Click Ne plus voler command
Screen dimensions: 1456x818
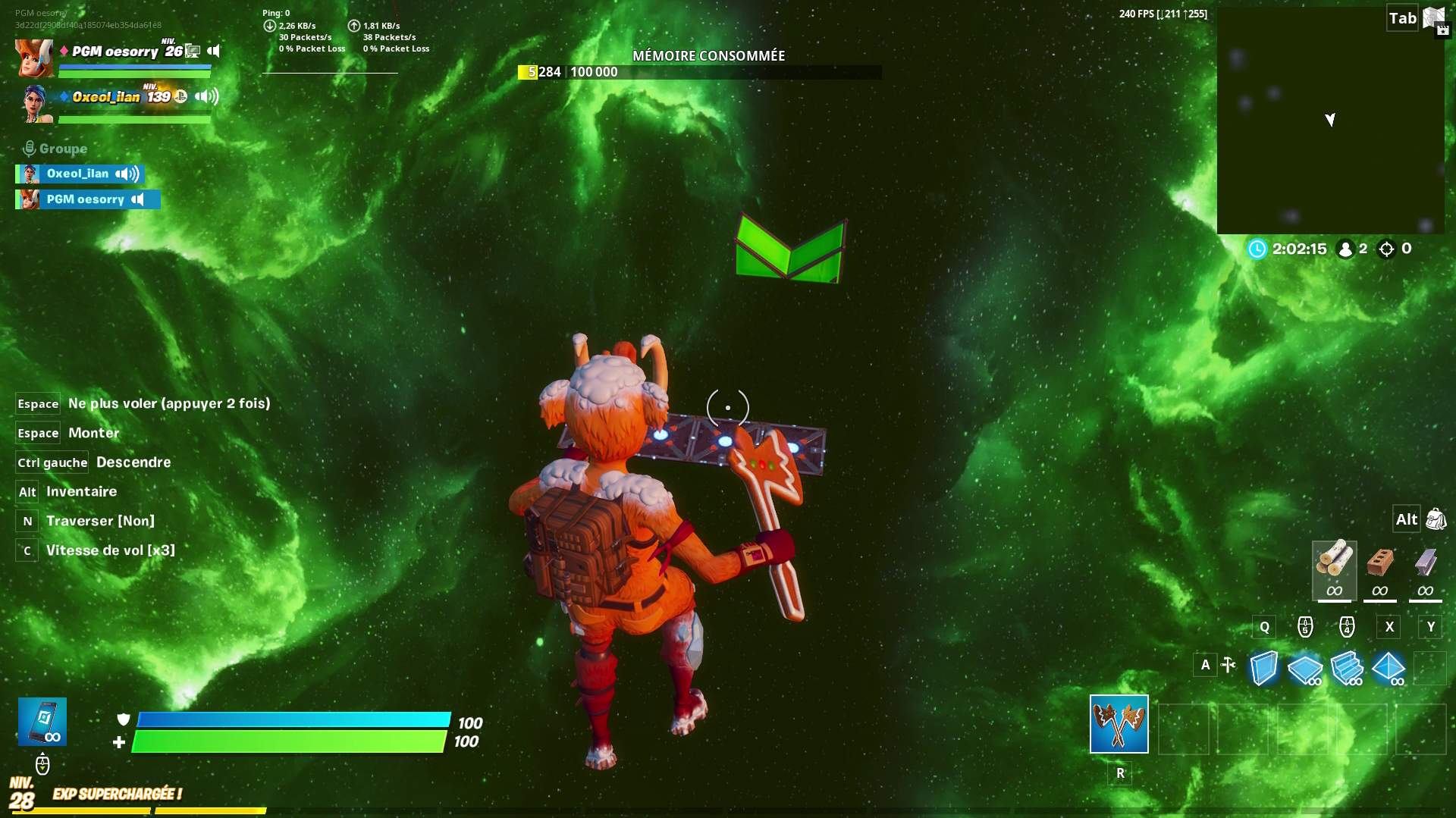point(168,403)
